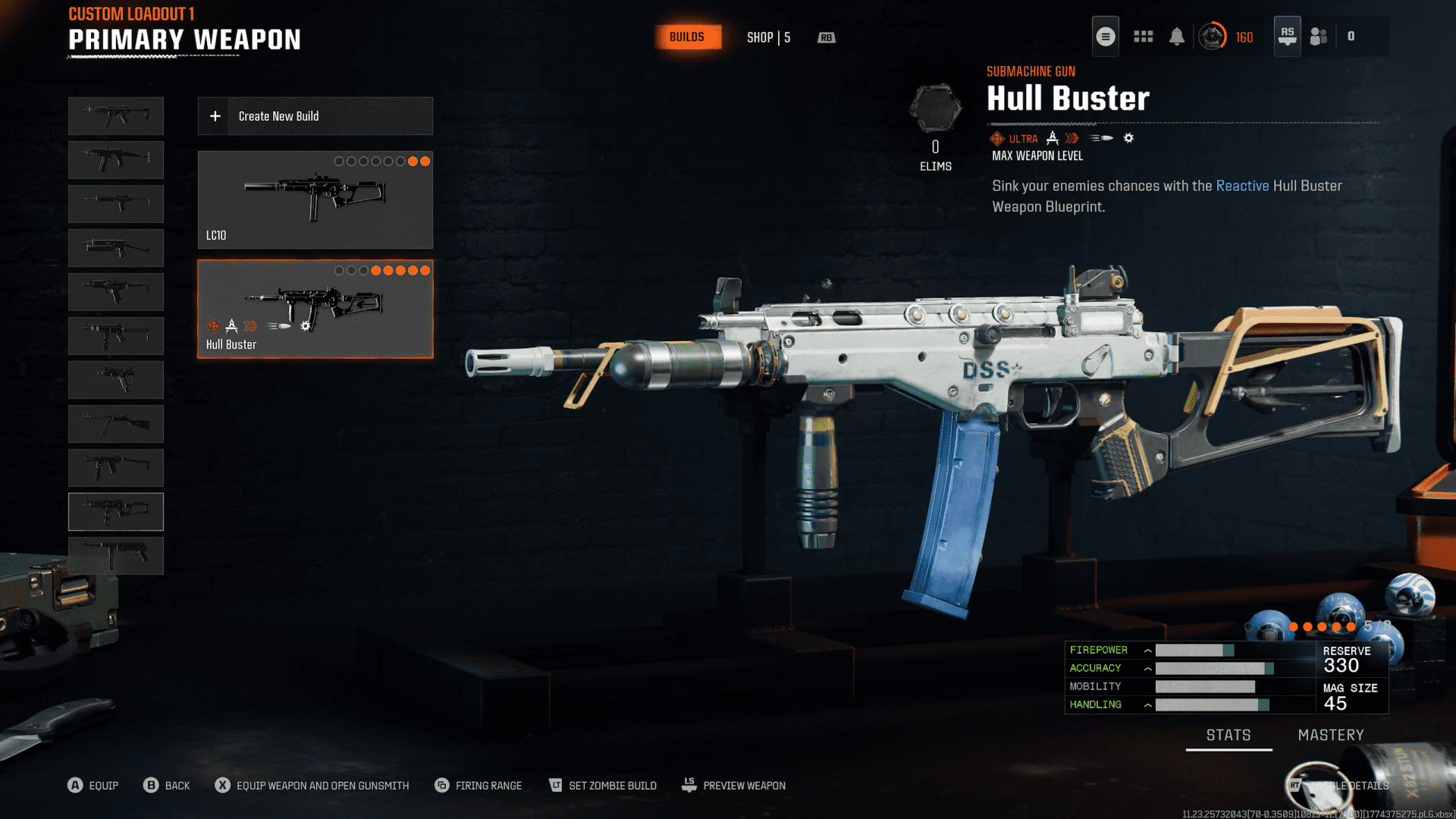Click Equip Weapon and Open Gunsmith

pyautogui.click(x=312, y=786)
